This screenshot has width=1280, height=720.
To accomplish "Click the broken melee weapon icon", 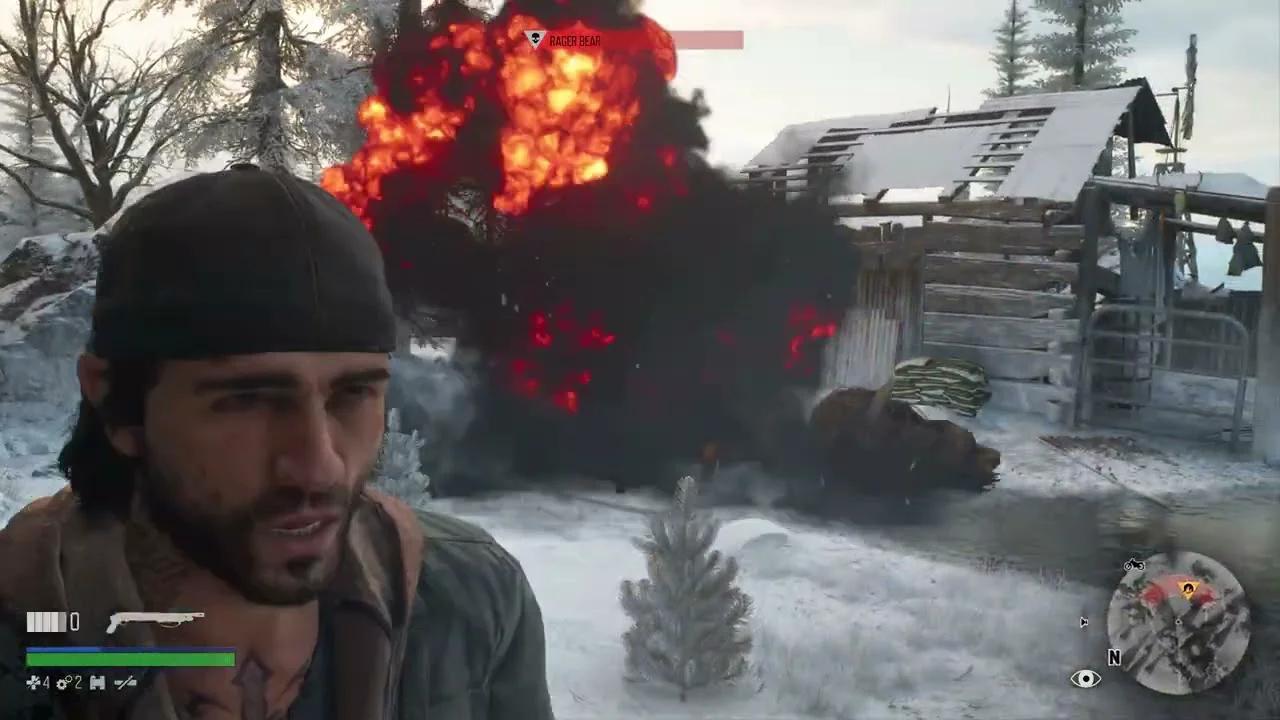I will pyautogui.click(x=125, y=682).
